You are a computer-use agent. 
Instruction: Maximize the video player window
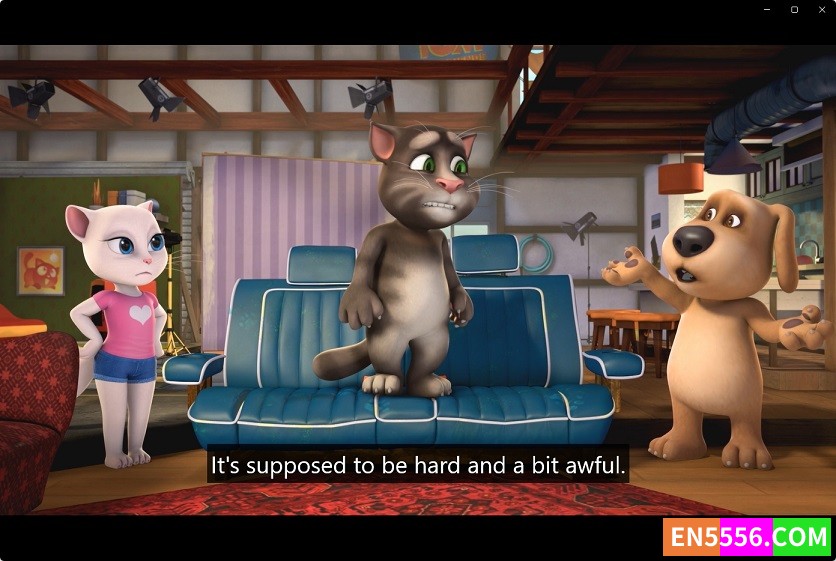pyautogui.click(x=794, y=9)
